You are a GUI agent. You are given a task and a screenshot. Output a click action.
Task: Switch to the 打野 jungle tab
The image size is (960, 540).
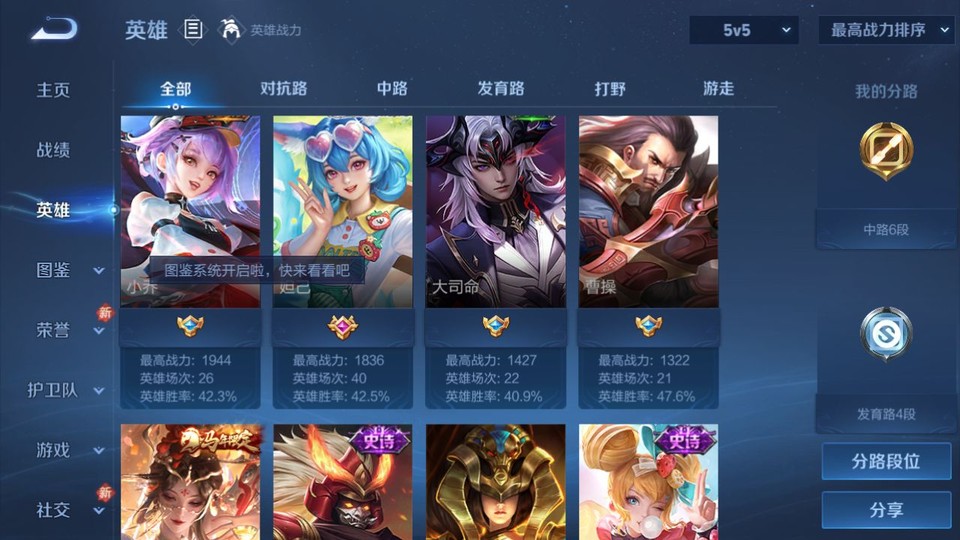coord(610,89)
